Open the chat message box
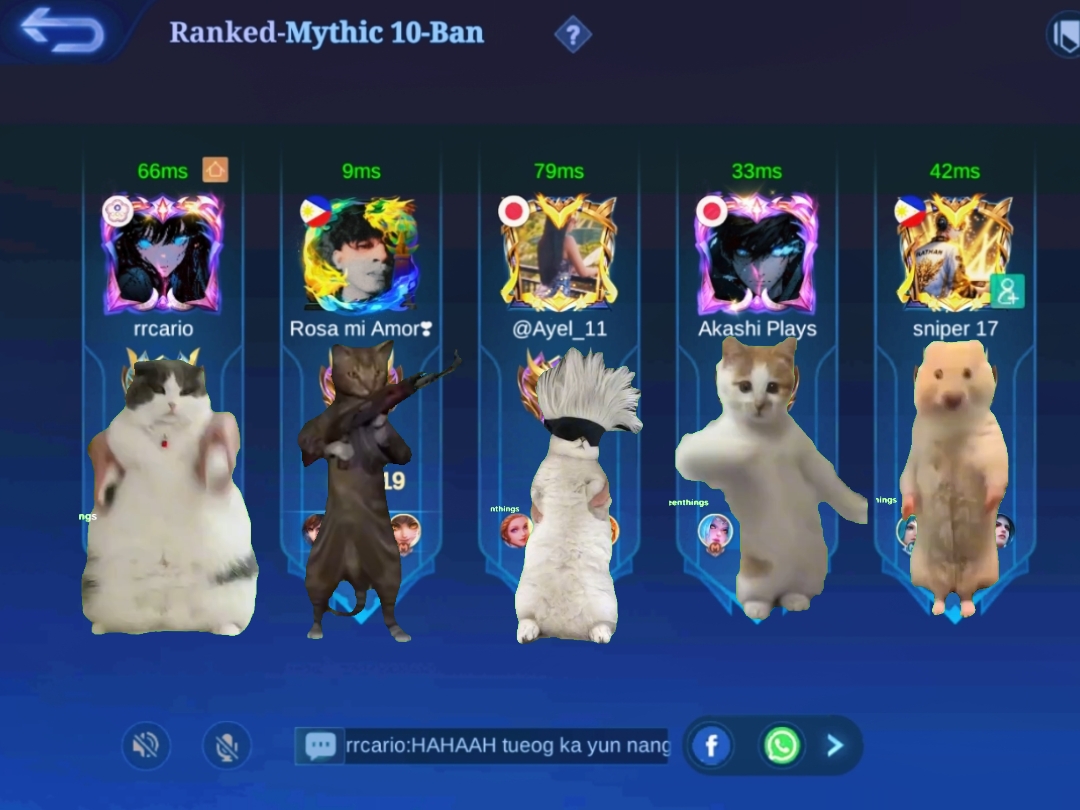Screen dimensions: 1080x810 point(482,746)
